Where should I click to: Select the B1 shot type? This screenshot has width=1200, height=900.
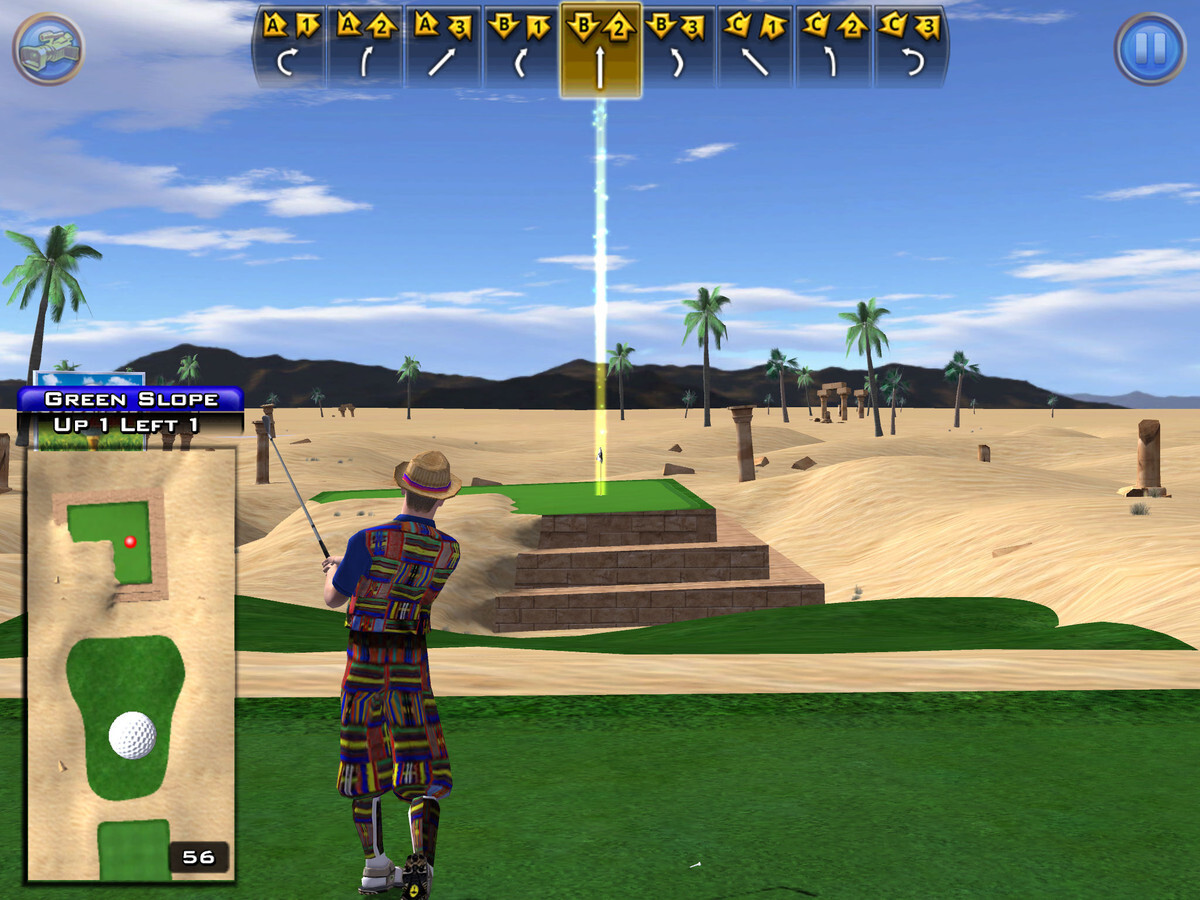click(x=521, y=47)
